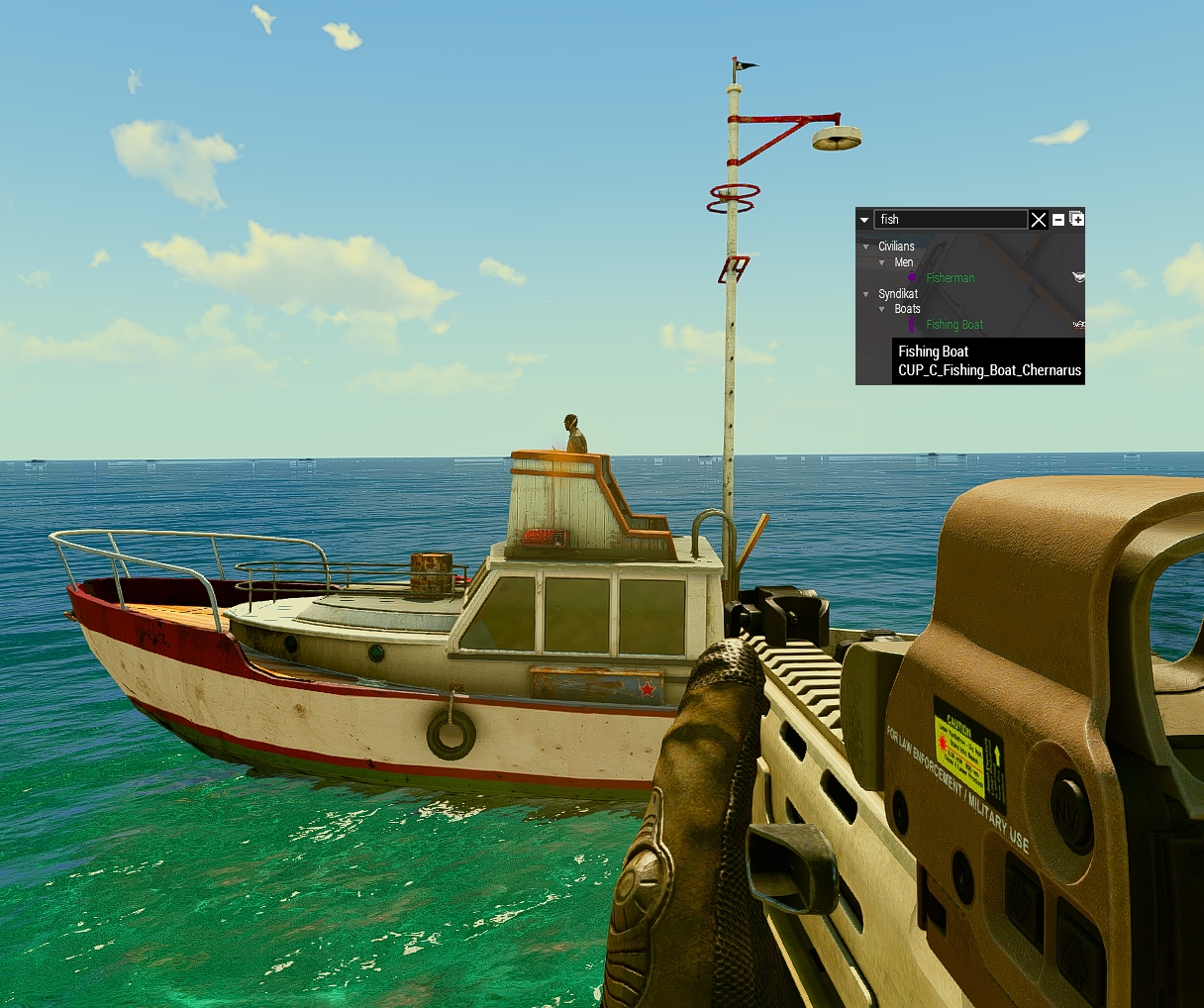Select the Fishing Boat entry
1204x1008 pixels.
(954, 325)
